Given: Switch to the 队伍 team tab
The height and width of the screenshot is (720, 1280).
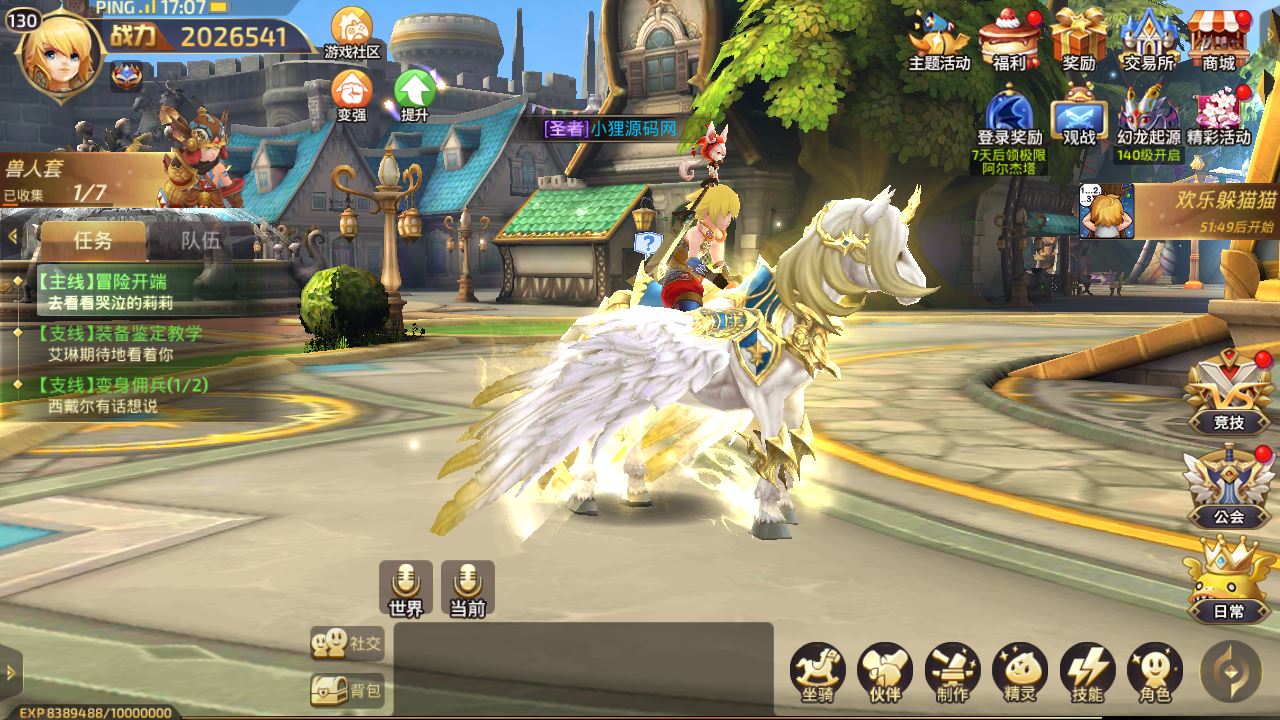Looking at the screenshot, I should [200, 240].
